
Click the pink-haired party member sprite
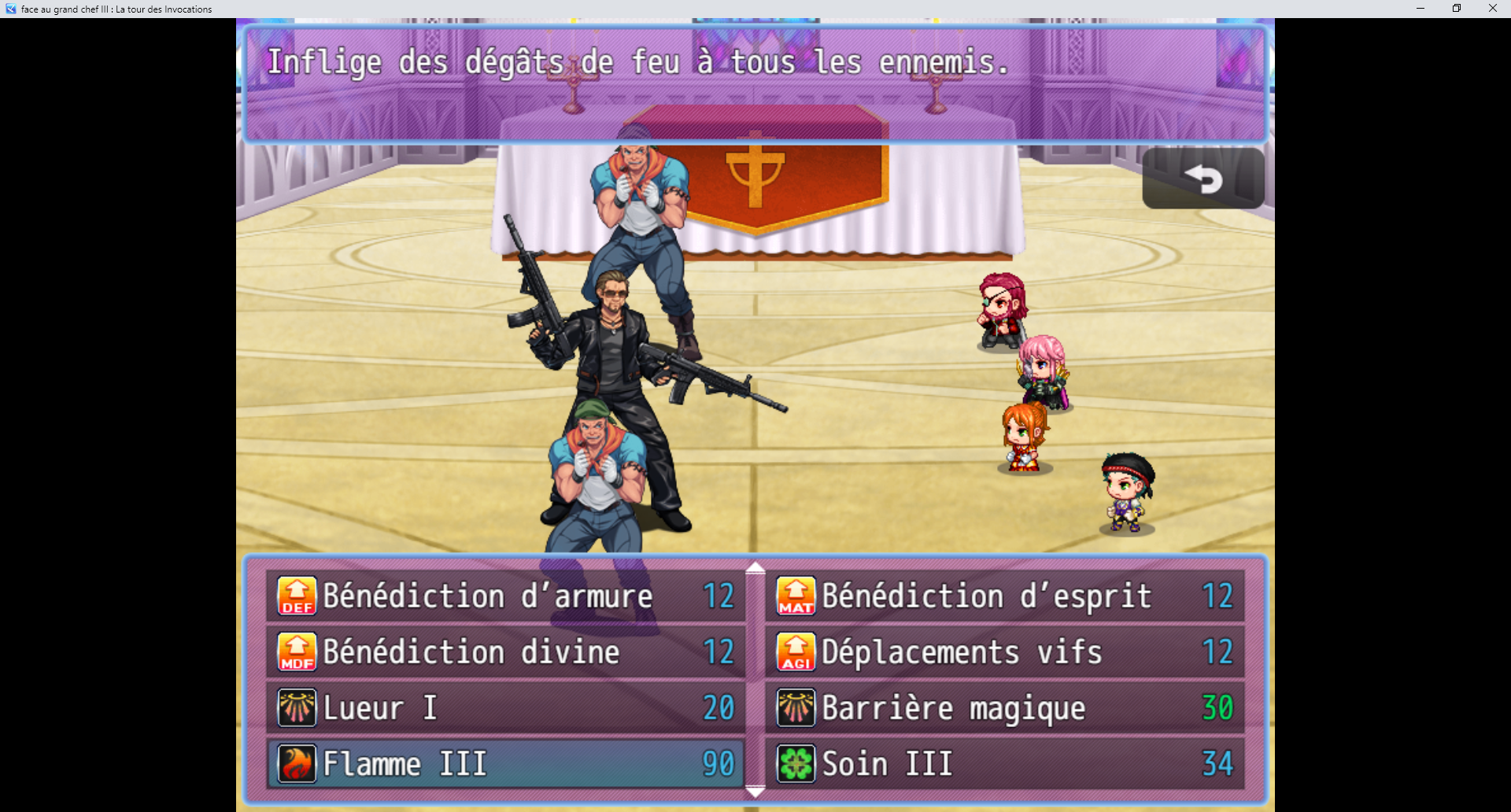pyautogui.click(x=1044, y=370)
